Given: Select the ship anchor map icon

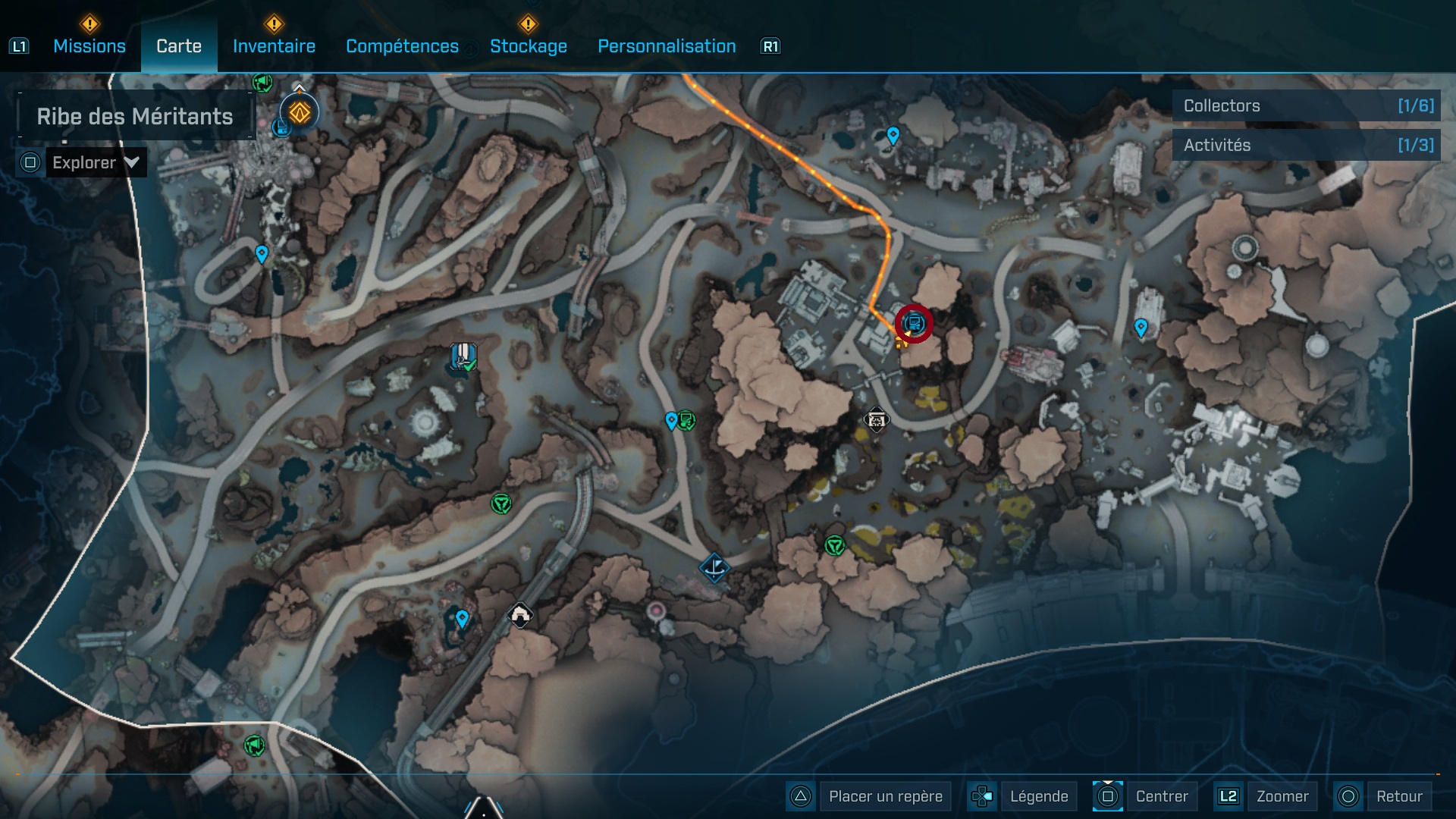Looking at the screenshot, I should tap(714, 567).
